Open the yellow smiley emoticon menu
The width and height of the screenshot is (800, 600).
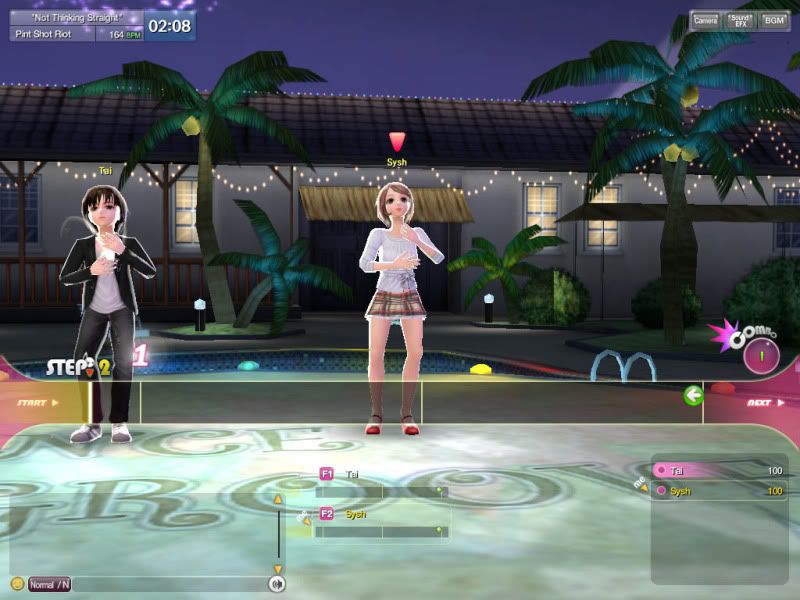(x=17, y=584)
